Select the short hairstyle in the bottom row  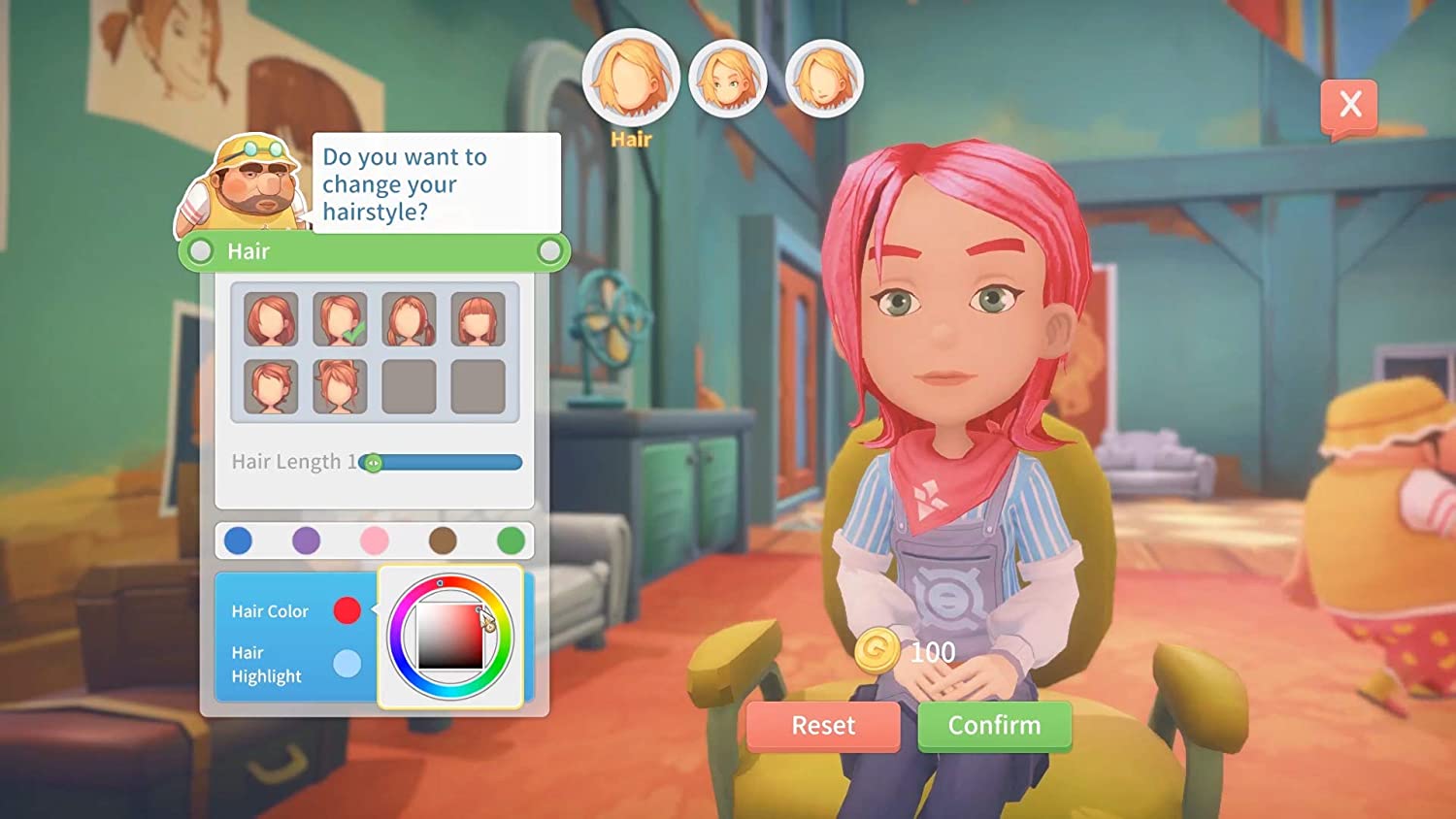[269, 386]
